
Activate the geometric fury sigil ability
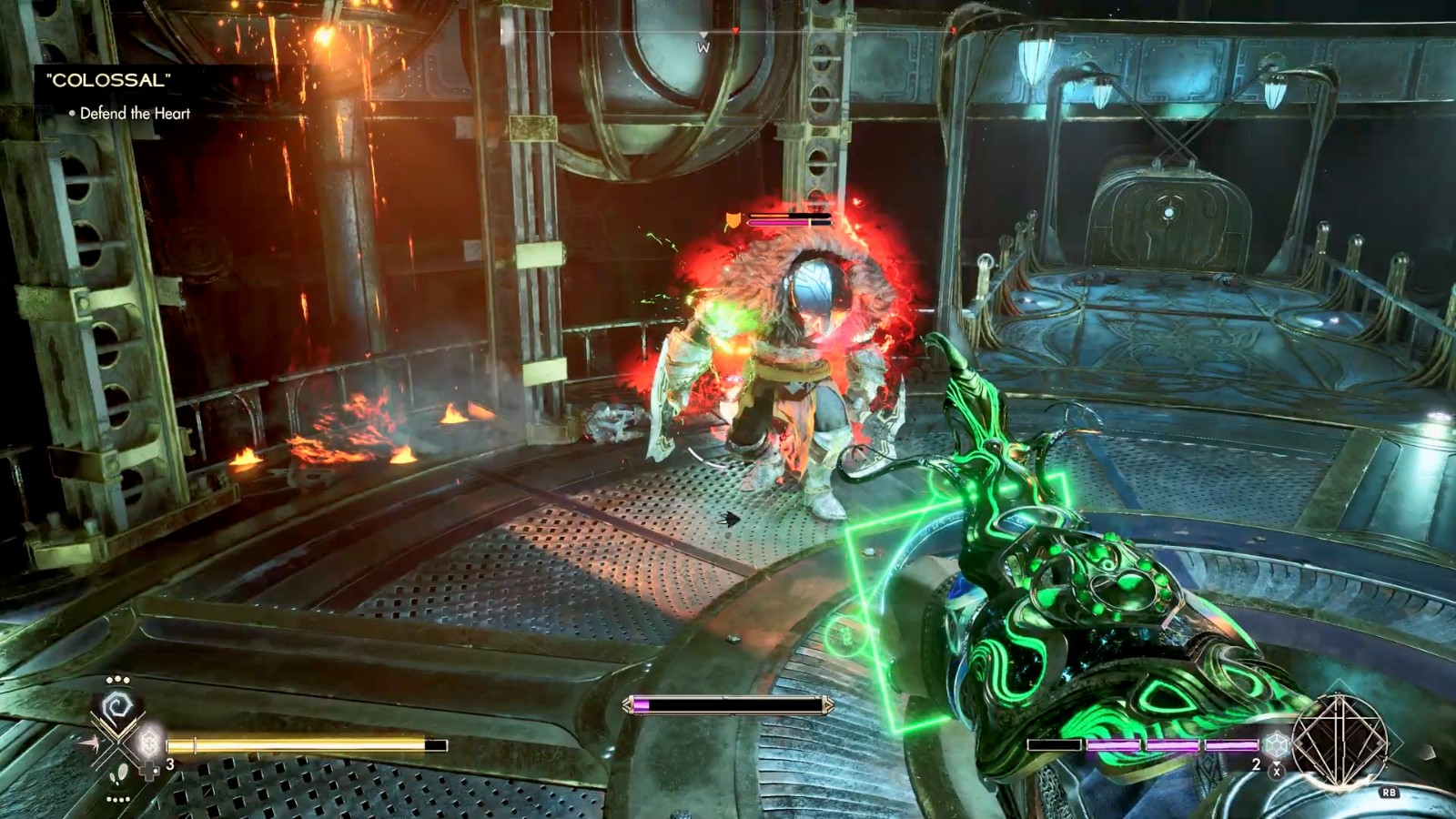pos(1339,741)
